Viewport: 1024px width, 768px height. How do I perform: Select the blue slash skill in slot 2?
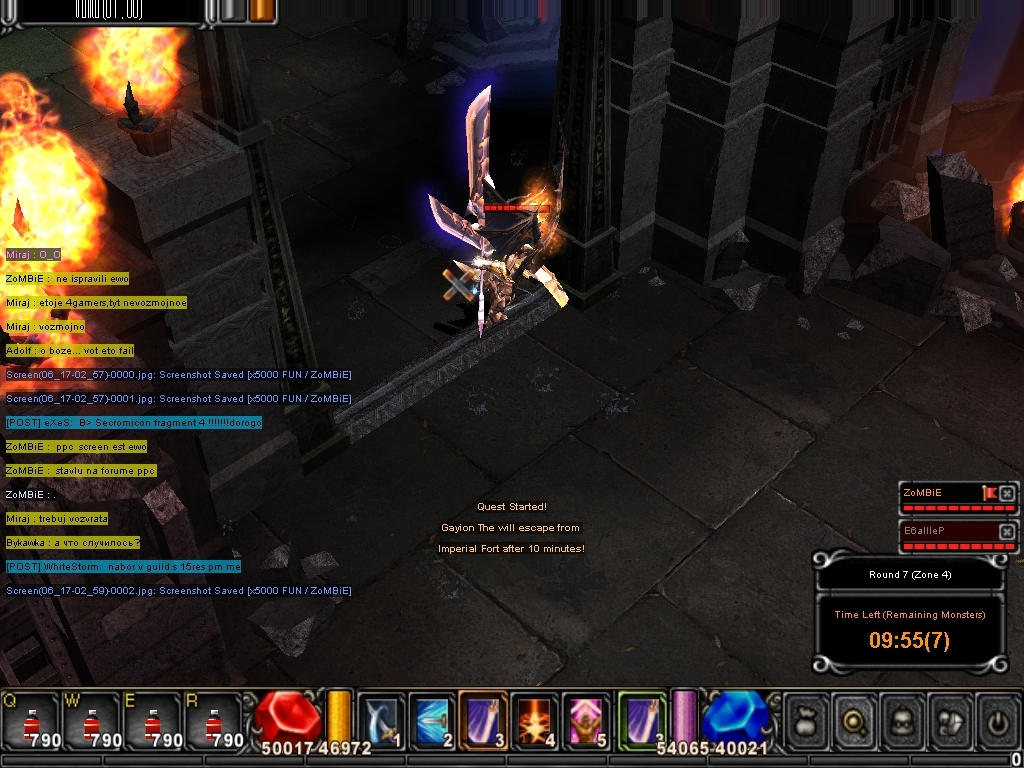(x=433, y=720)
